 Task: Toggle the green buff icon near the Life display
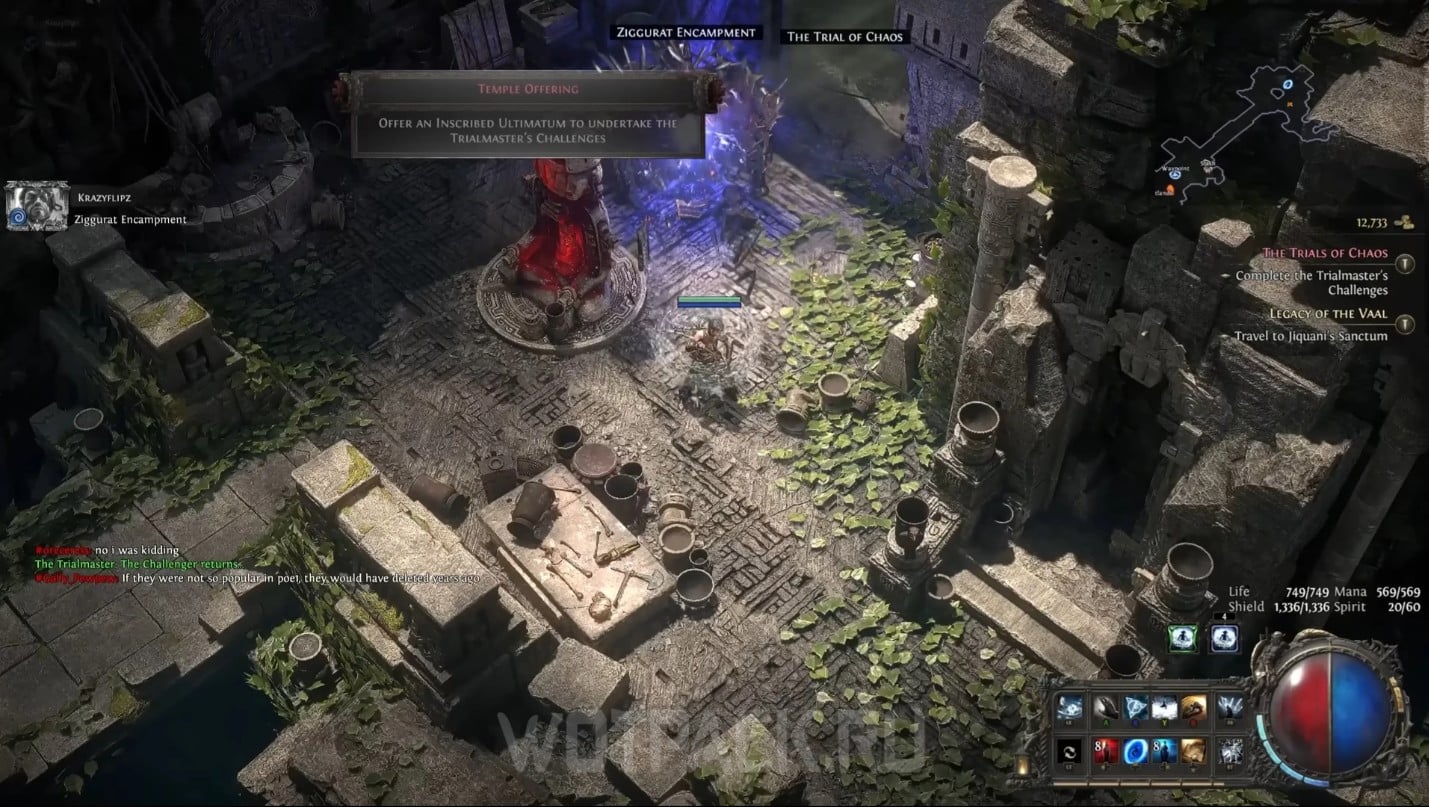(1181, 638)
